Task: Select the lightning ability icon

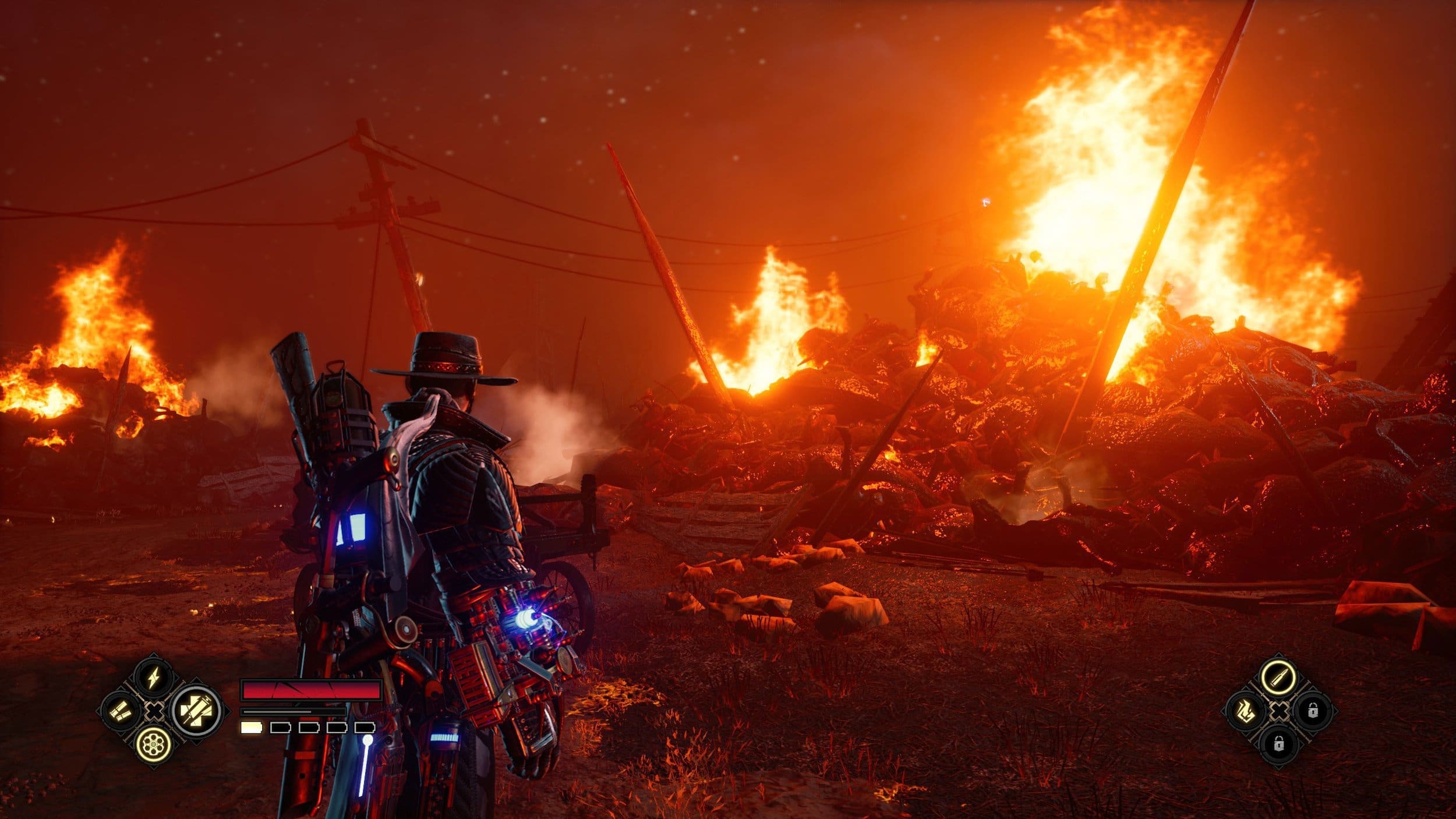Action: point(154,676)
